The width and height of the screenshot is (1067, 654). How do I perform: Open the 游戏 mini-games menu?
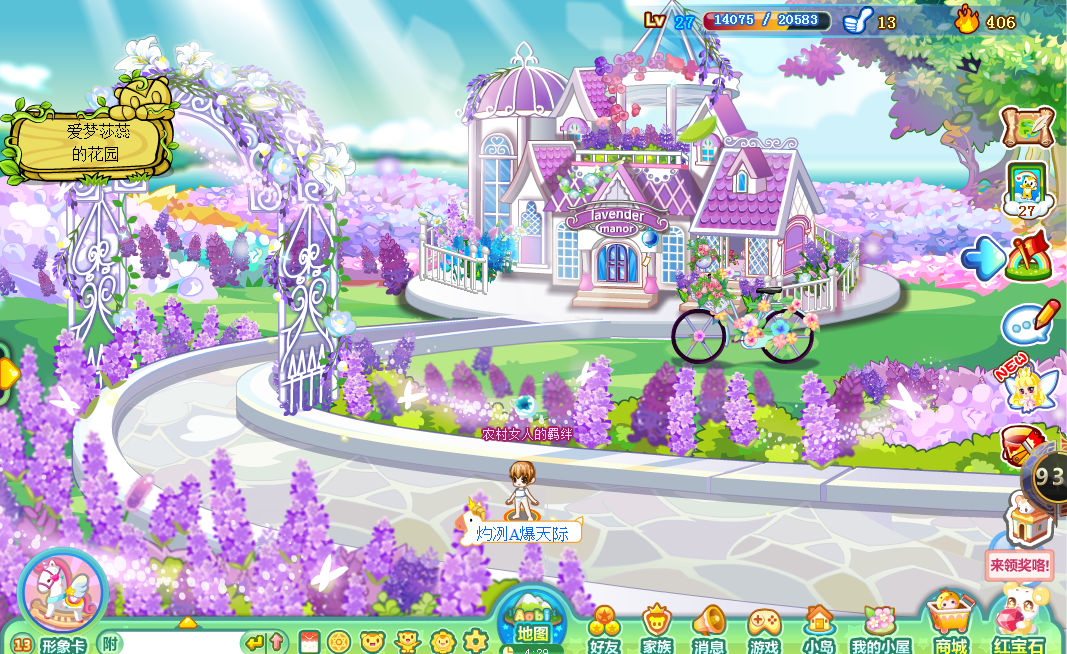click(764, 630)
